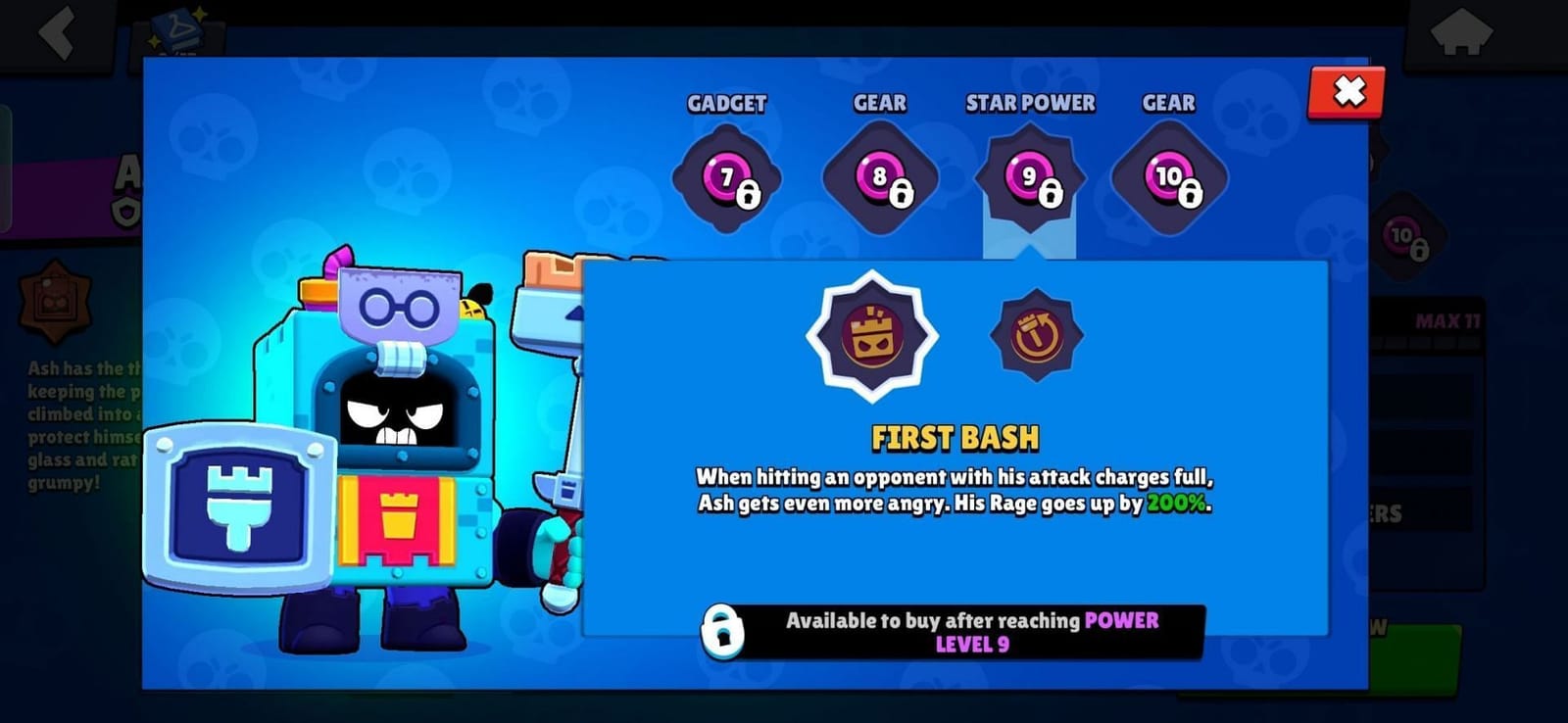Image resolution: width=1568 pixels, height=723 pixels.
Task: Tap the back arrow in top left
Action: pyautogui.click(x=54, y=34)
